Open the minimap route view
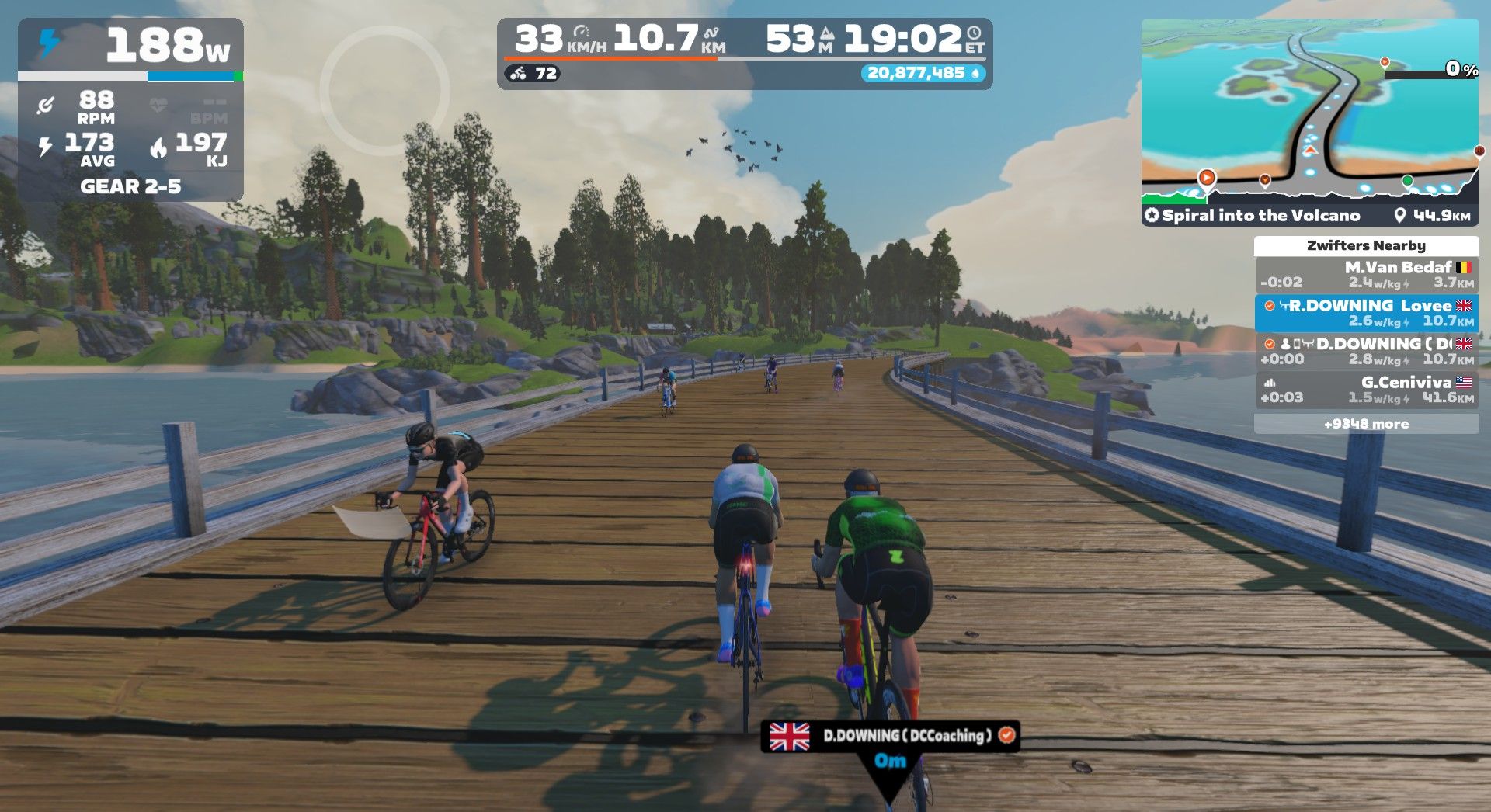 click(x=1309, y=109)
